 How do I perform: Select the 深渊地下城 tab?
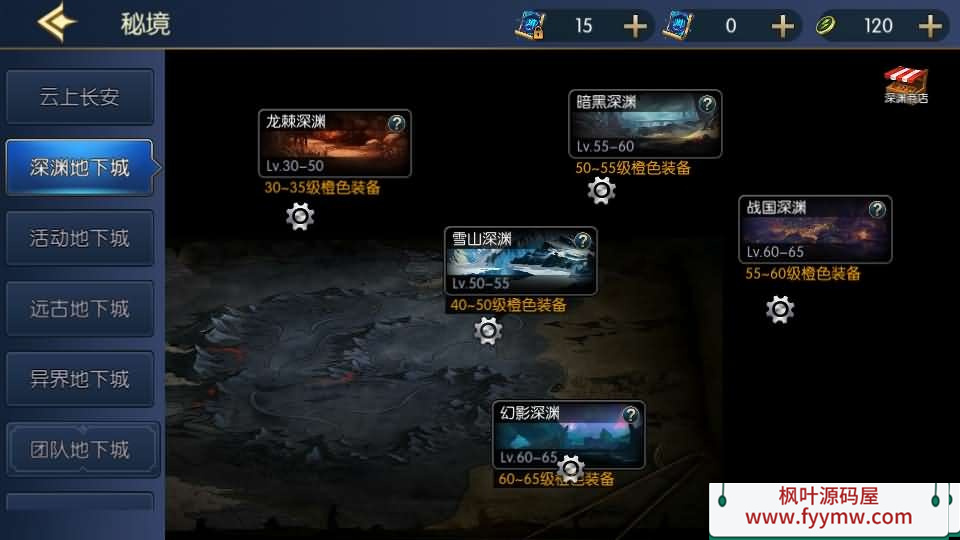(x=80, y=168)
